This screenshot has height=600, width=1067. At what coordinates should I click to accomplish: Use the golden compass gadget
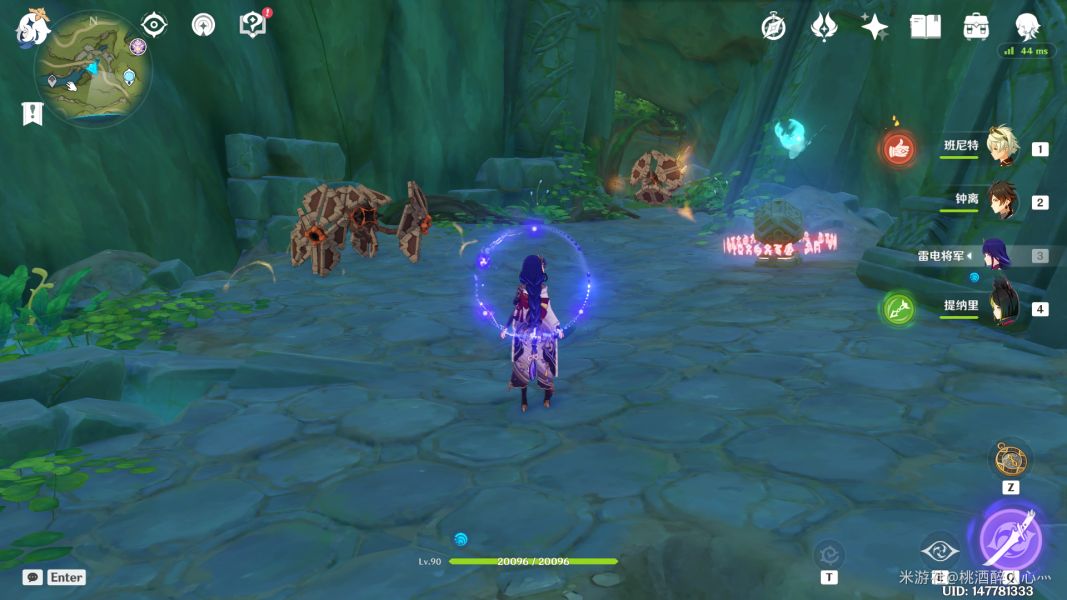[x=1010, y=460]
